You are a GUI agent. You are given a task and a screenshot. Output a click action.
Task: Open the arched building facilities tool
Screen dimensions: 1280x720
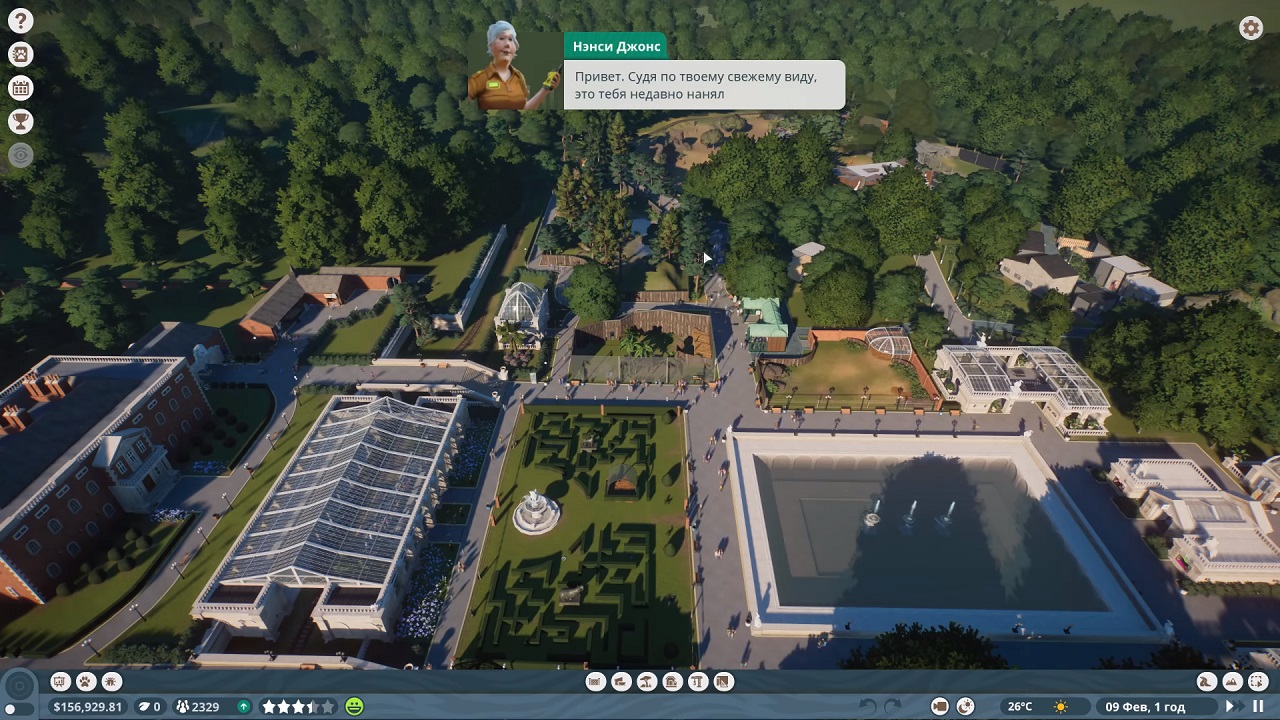click(672, 682)
